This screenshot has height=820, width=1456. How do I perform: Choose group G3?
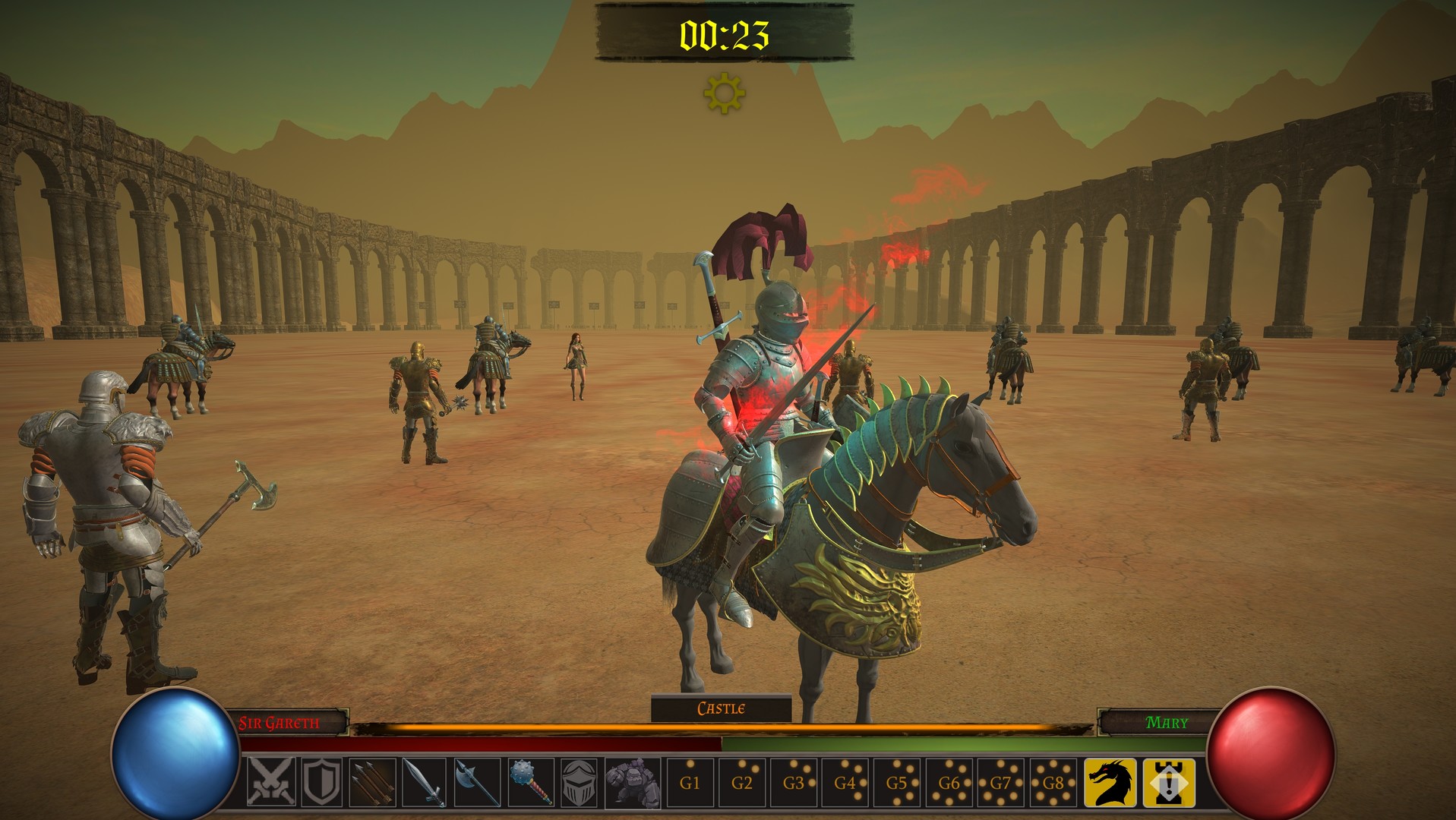pyautogui.click(x=794, y=782)
